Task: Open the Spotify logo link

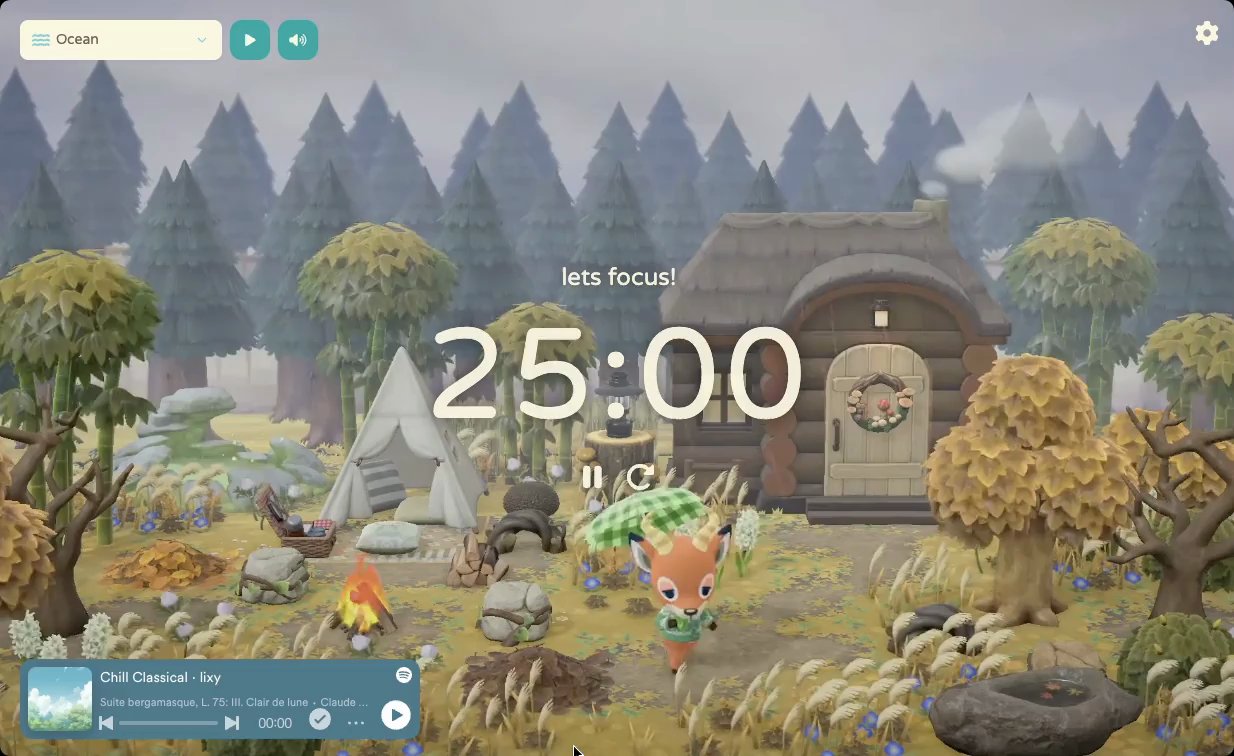Action: pyautogui.click(x=404, y=676)
